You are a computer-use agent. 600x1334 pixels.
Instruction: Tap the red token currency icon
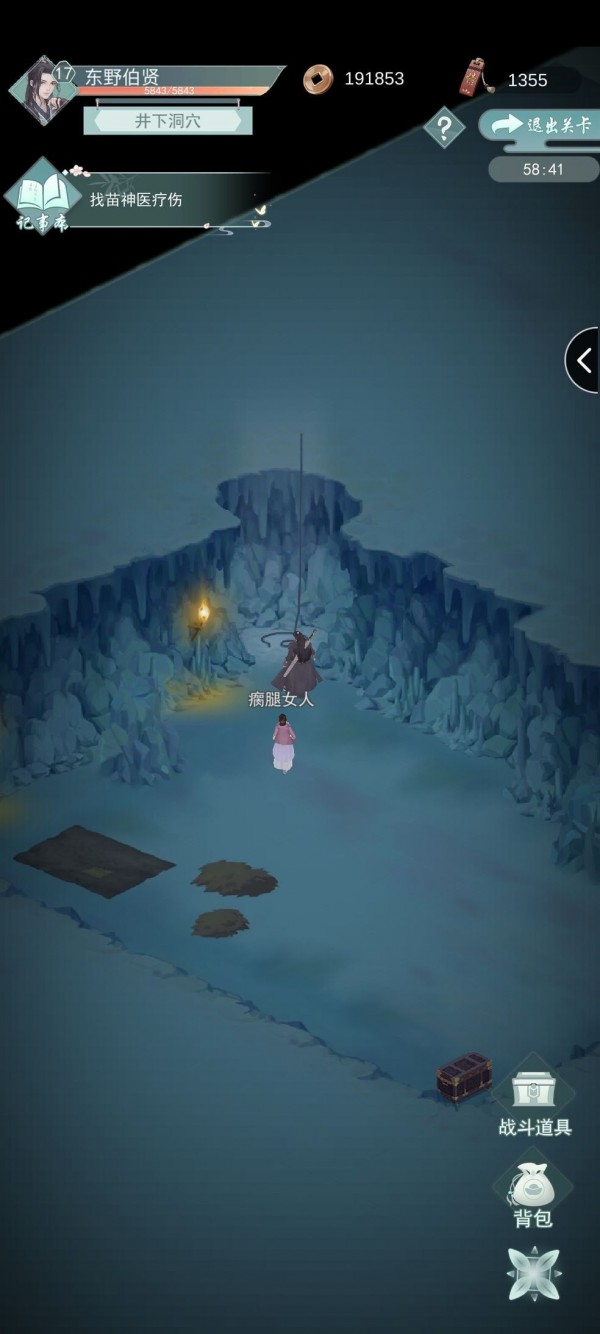(473, 79)
